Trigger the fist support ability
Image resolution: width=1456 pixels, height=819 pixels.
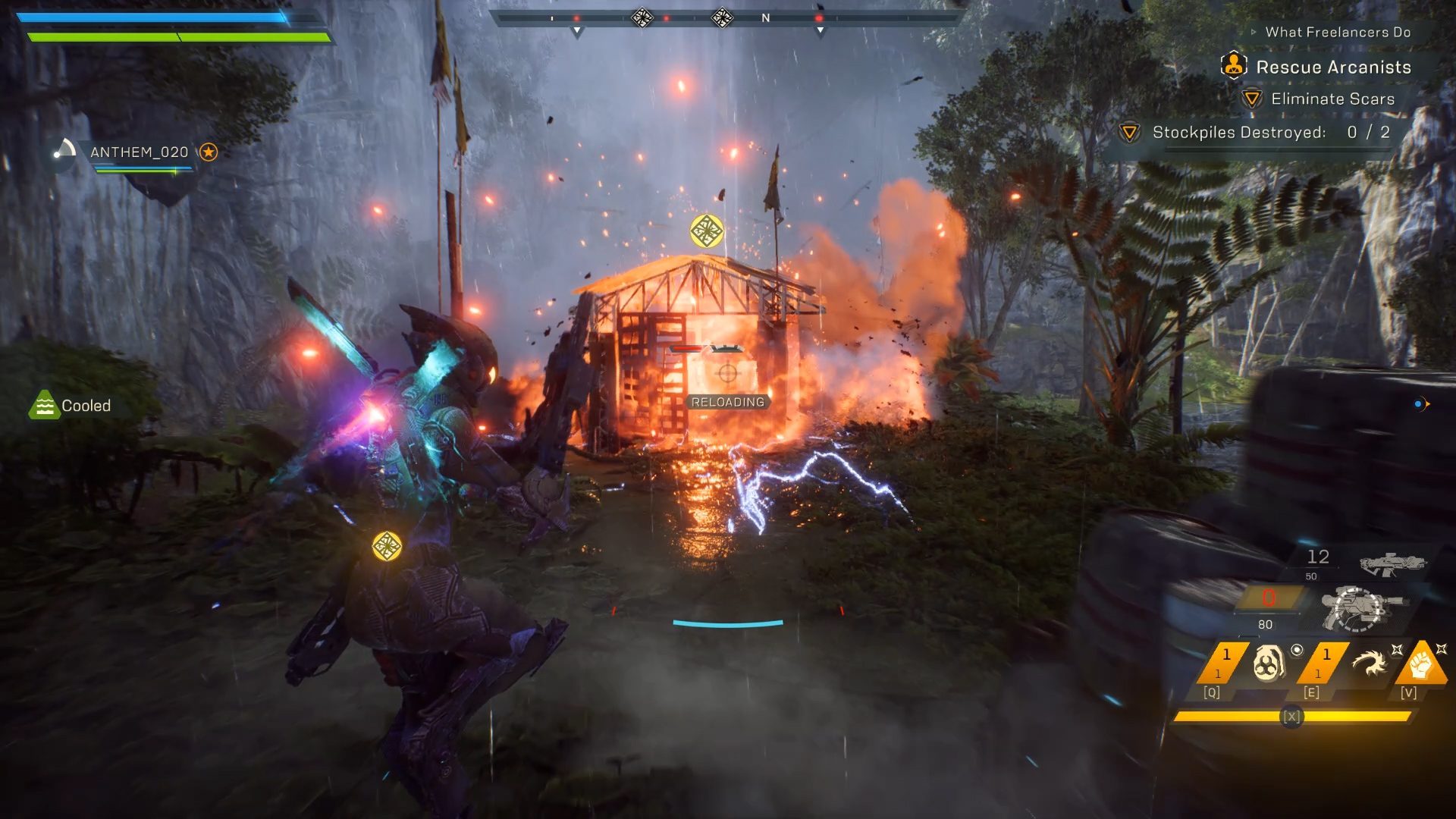pyautogui.click(x=1420, y=664)
